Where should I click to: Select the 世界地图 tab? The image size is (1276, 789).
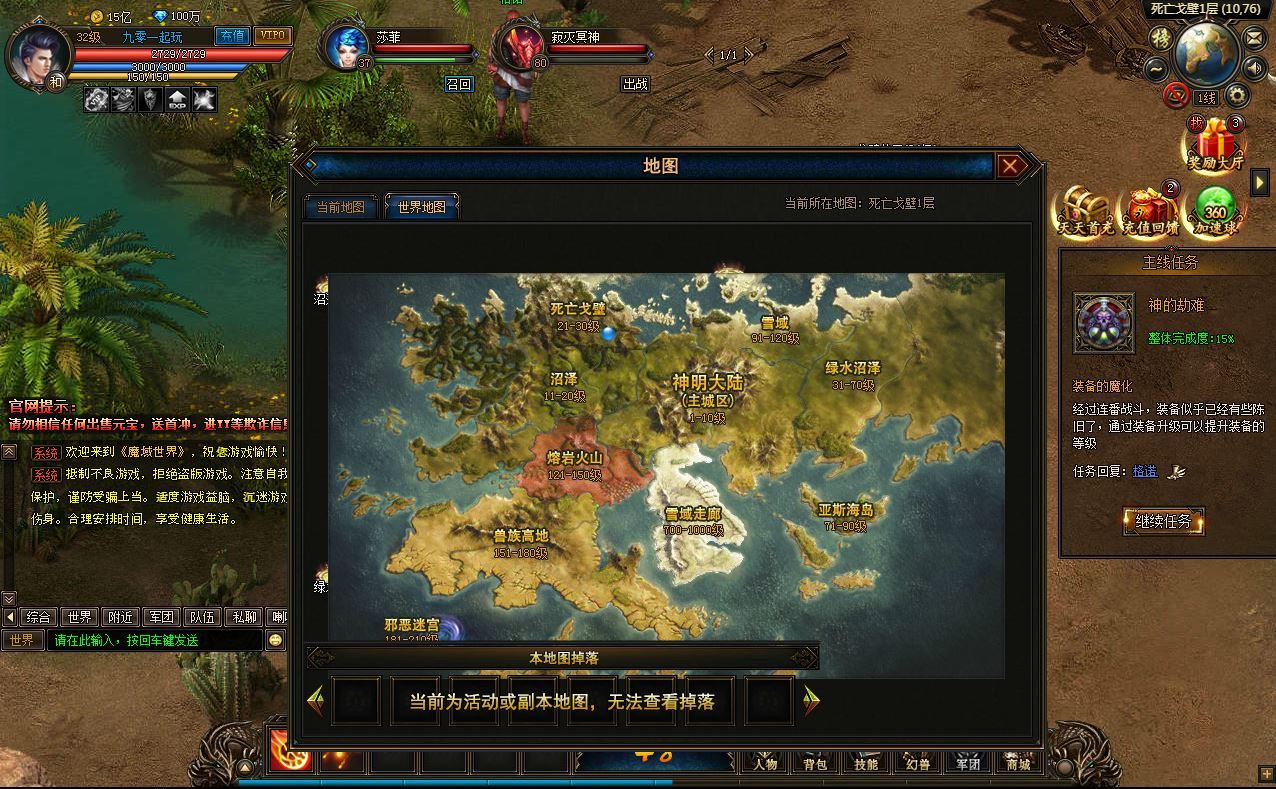tap(421, 207)
